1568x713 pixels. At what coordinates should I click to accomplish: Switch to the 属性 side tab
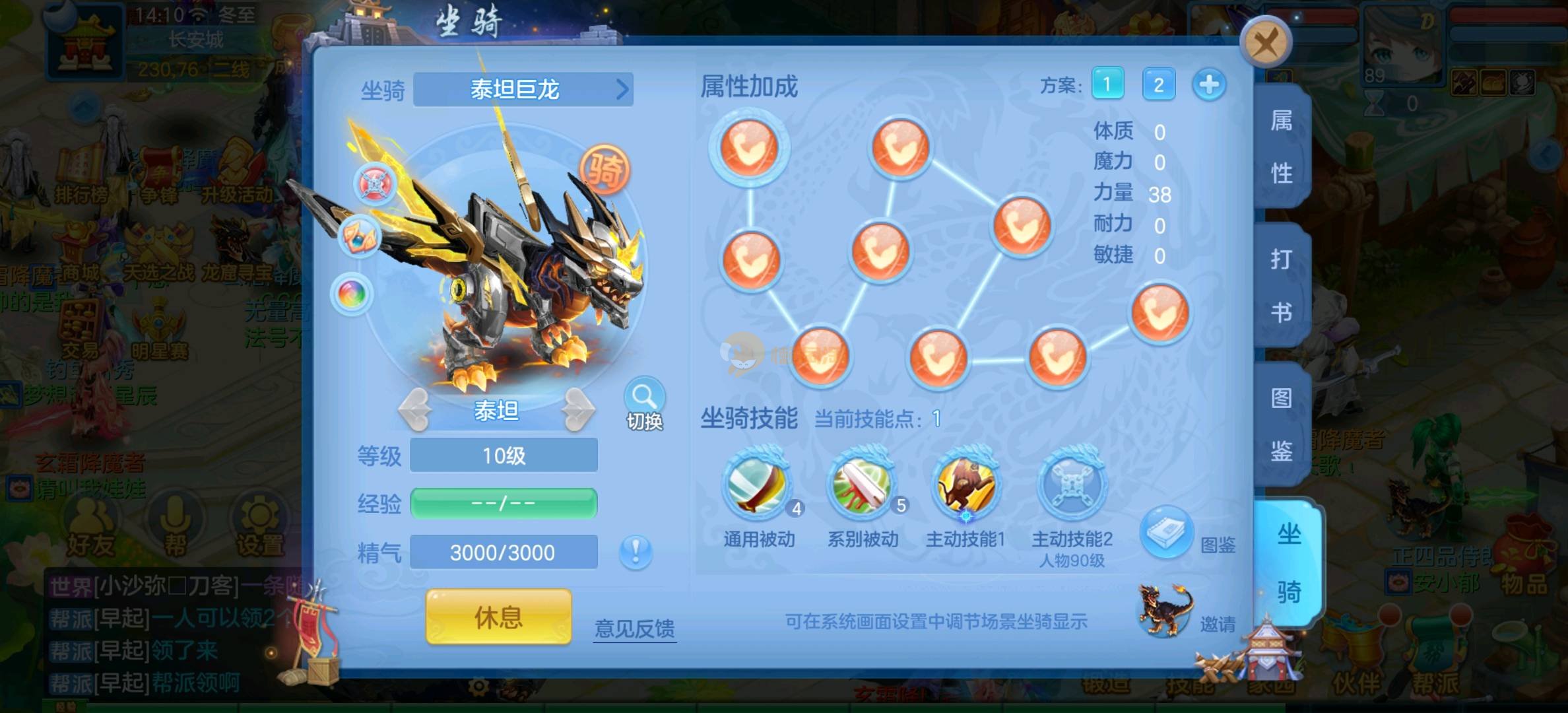1281,147
